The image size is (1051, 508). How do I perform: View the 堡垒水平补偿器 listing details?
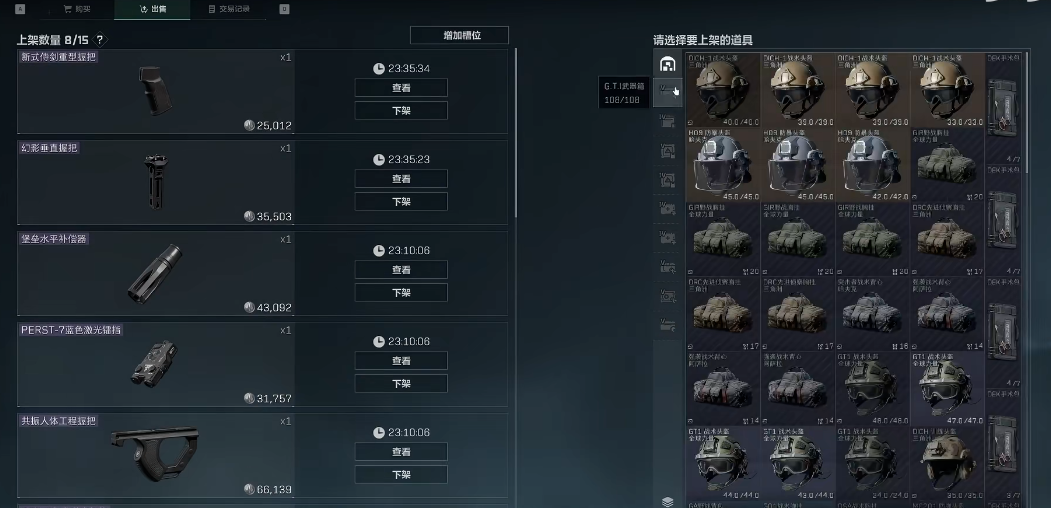[401, 270]
